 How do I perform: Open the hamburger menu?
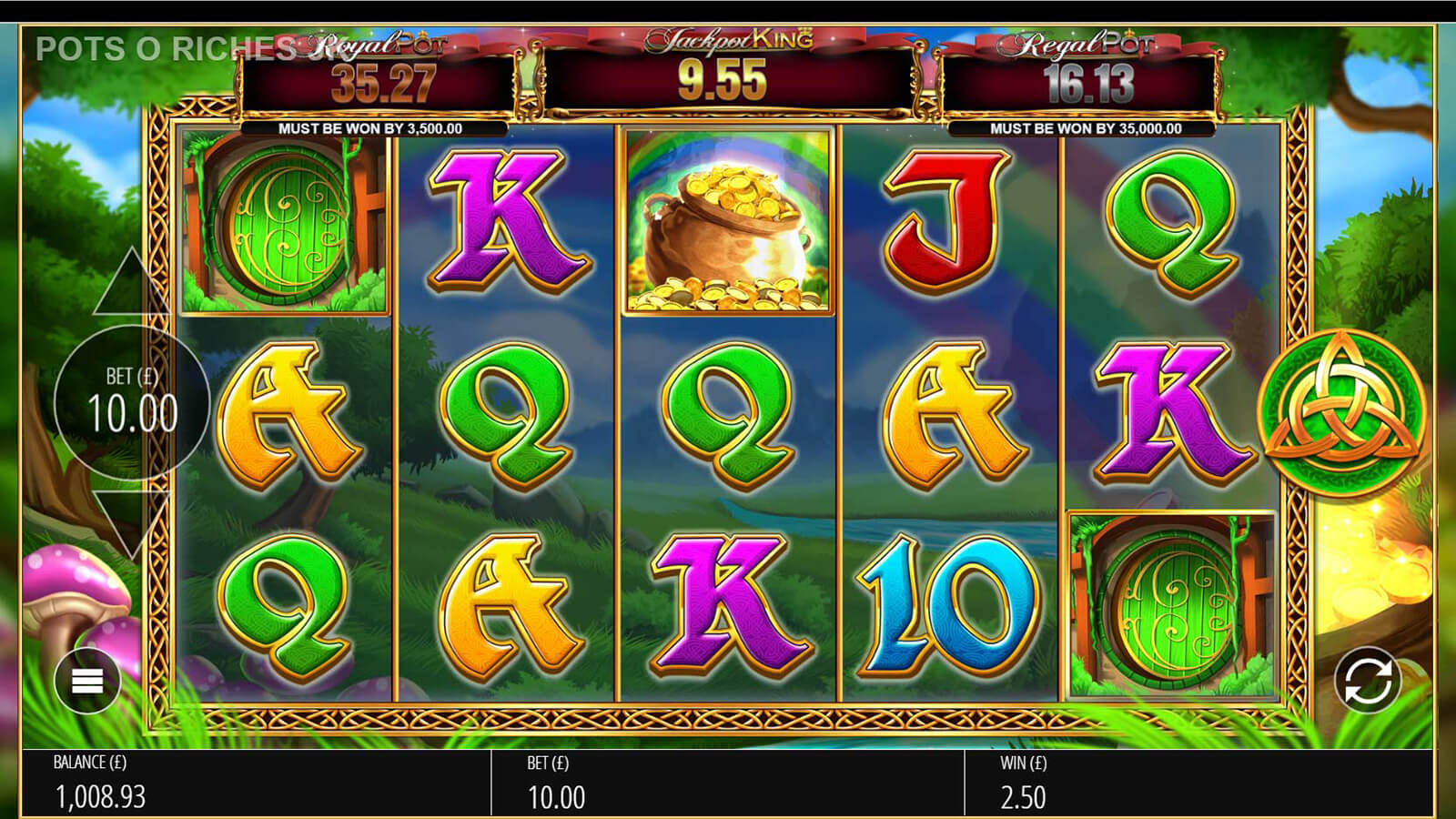pos(87,680)
